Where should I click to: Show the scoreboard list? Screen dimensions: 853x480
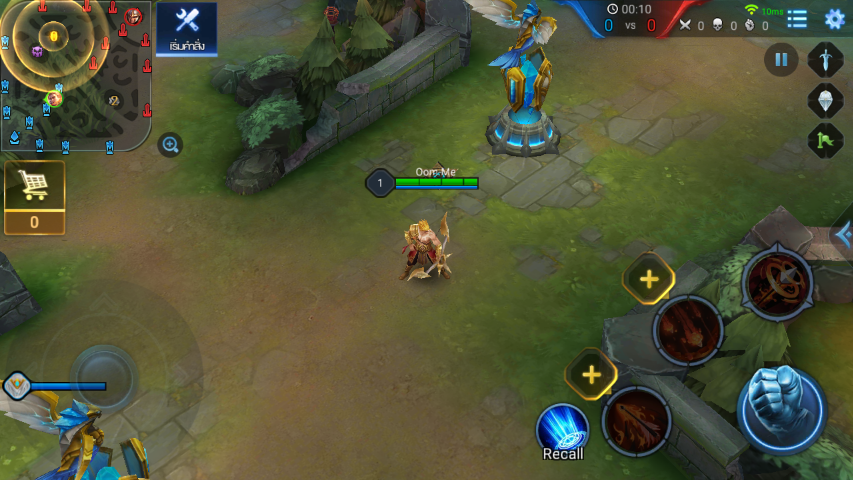(x=797, y=19)
